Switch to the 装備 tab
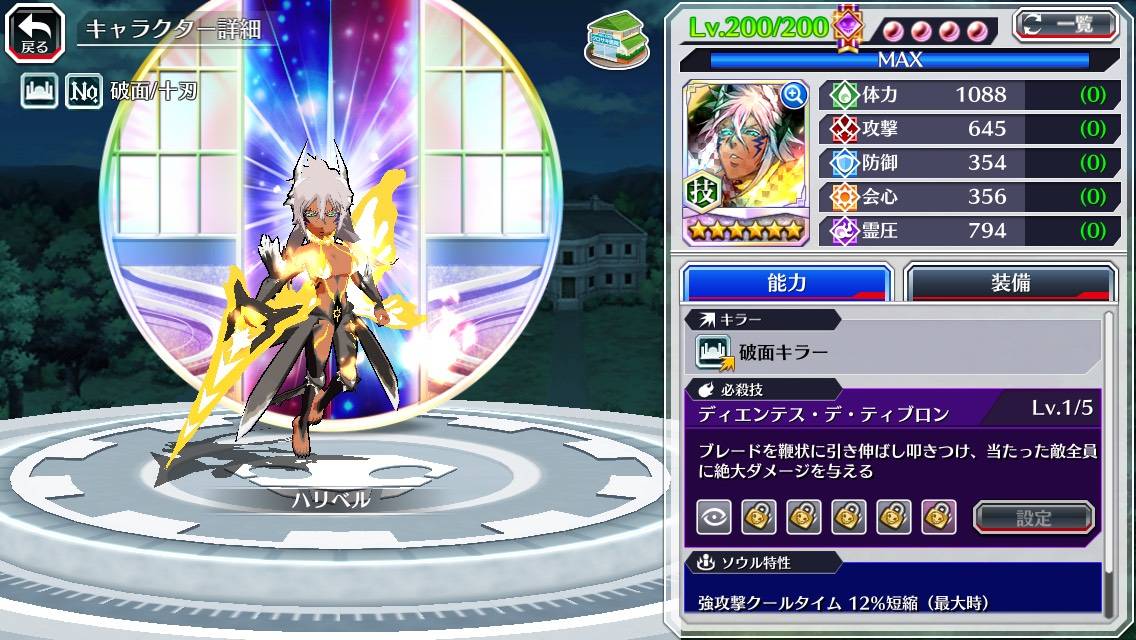This screenshot has height=640, width=1136. pos(1009,283)
